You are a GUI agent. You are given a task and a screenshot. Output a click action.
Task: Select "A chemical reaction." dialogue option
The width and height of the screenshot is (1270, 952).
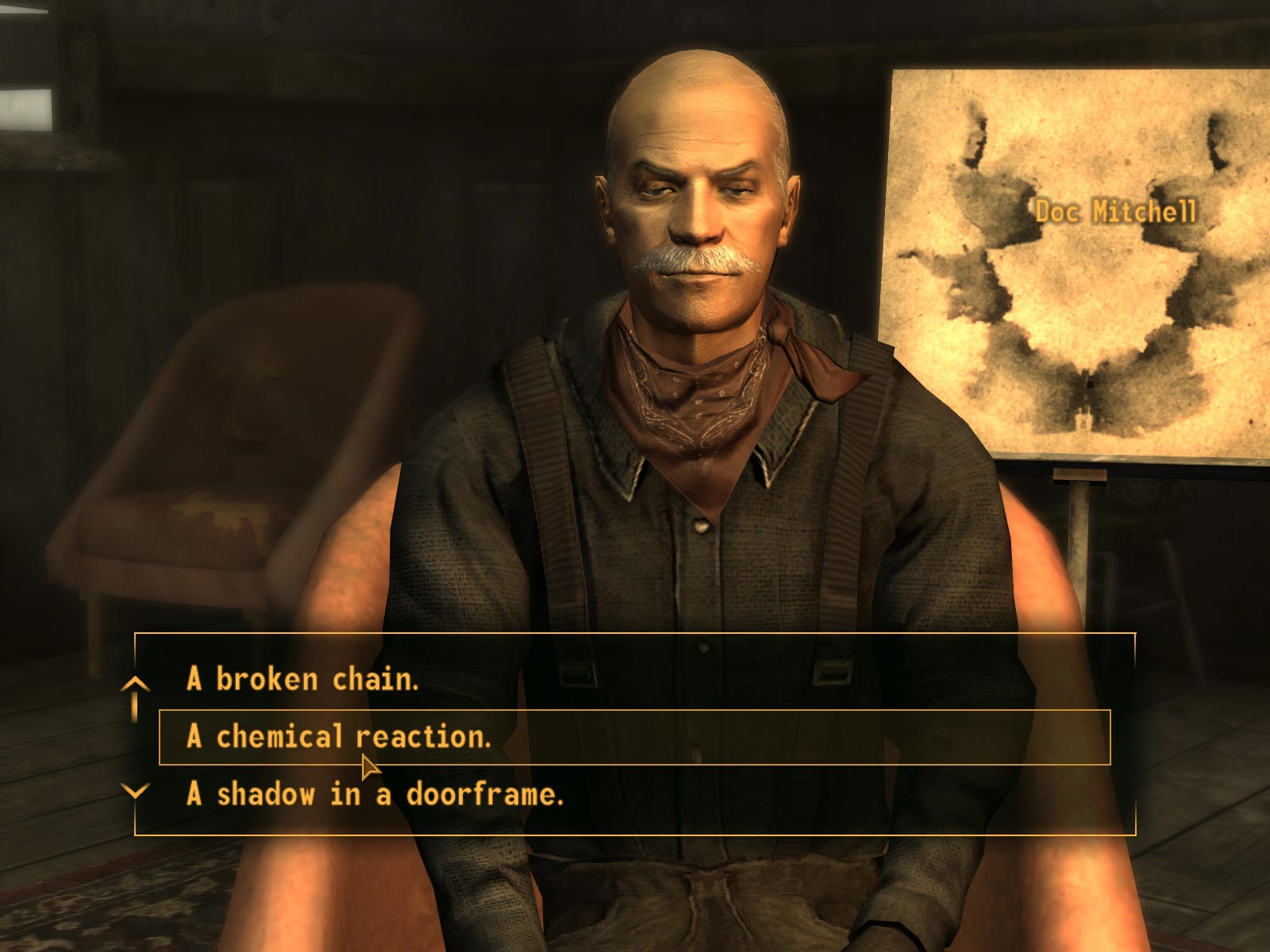point(339,737)
